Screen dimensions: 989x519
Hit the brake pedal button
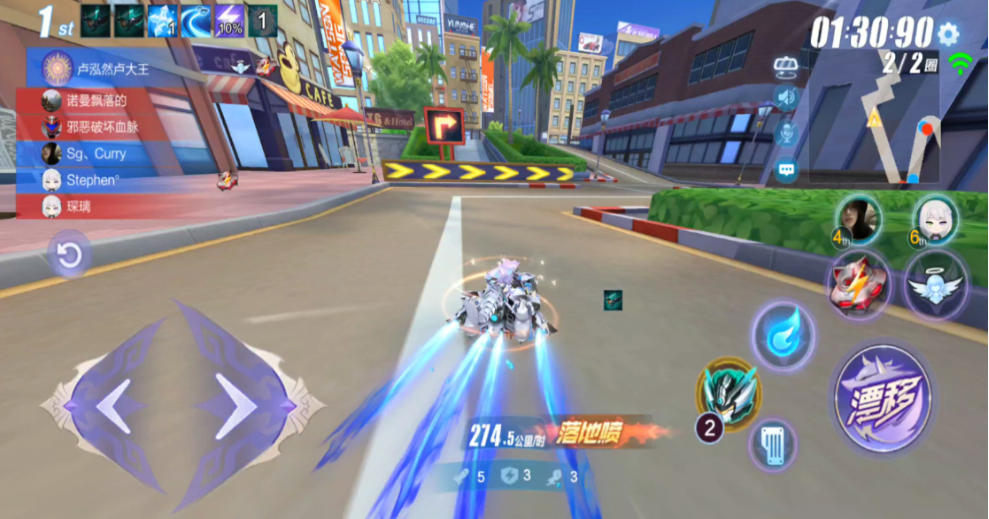point(773,444)
